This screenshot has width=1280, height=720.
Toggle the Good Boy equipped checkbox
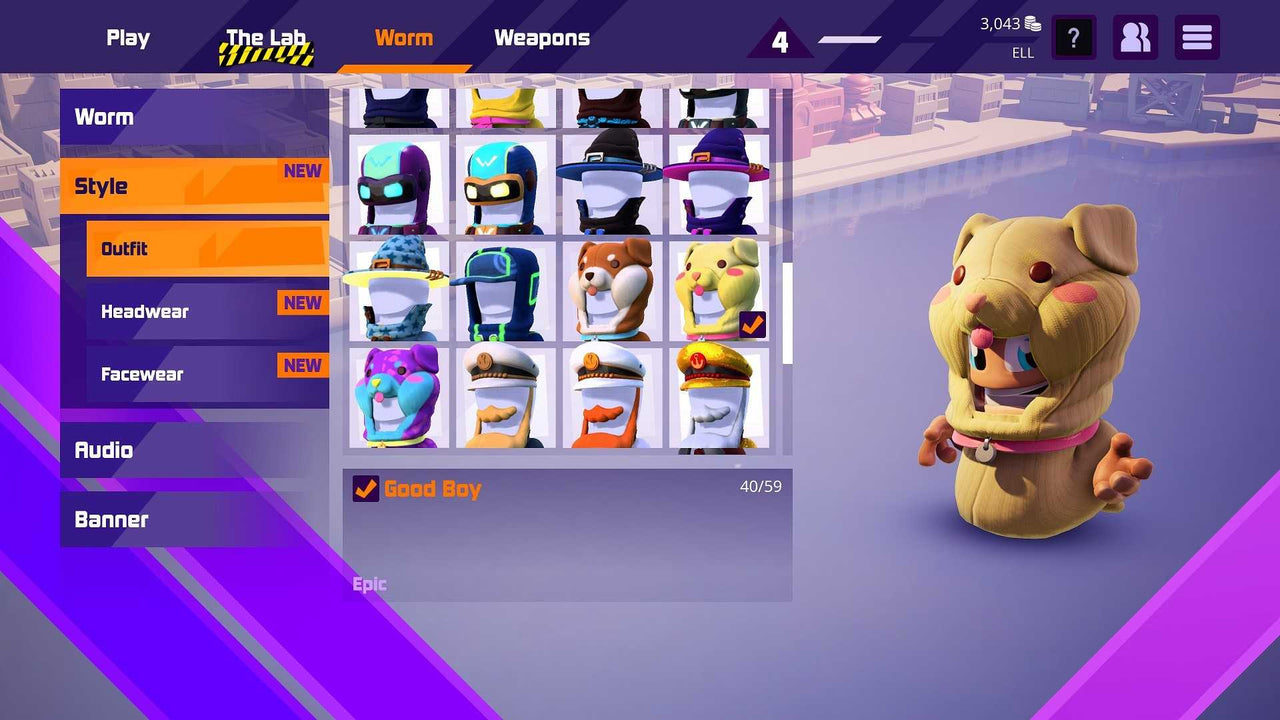[x=365, y=489]
